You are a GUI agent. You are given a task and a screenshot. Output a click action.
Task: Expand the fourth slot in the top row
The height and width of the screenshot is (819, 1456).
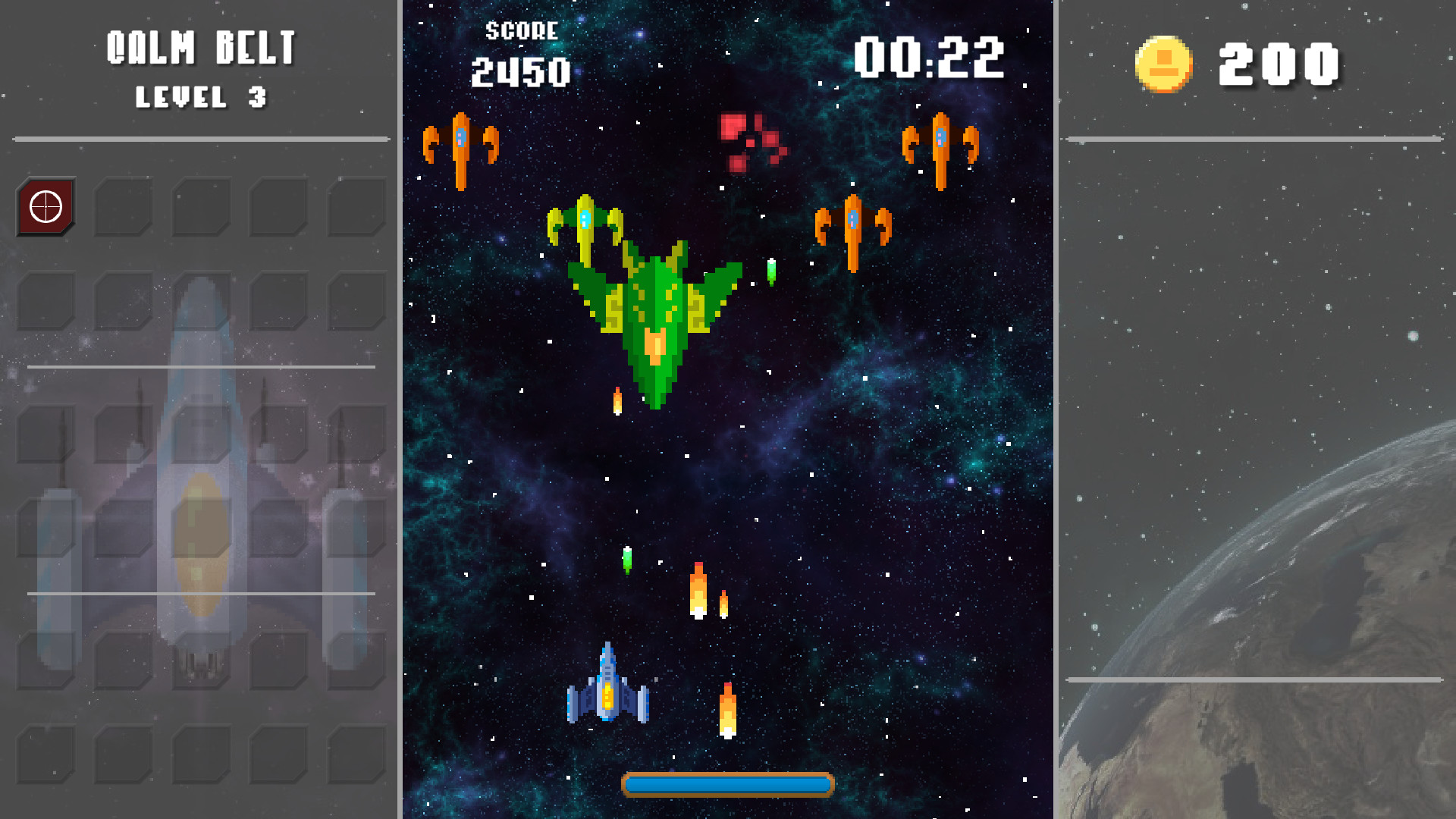click(277, 206)
